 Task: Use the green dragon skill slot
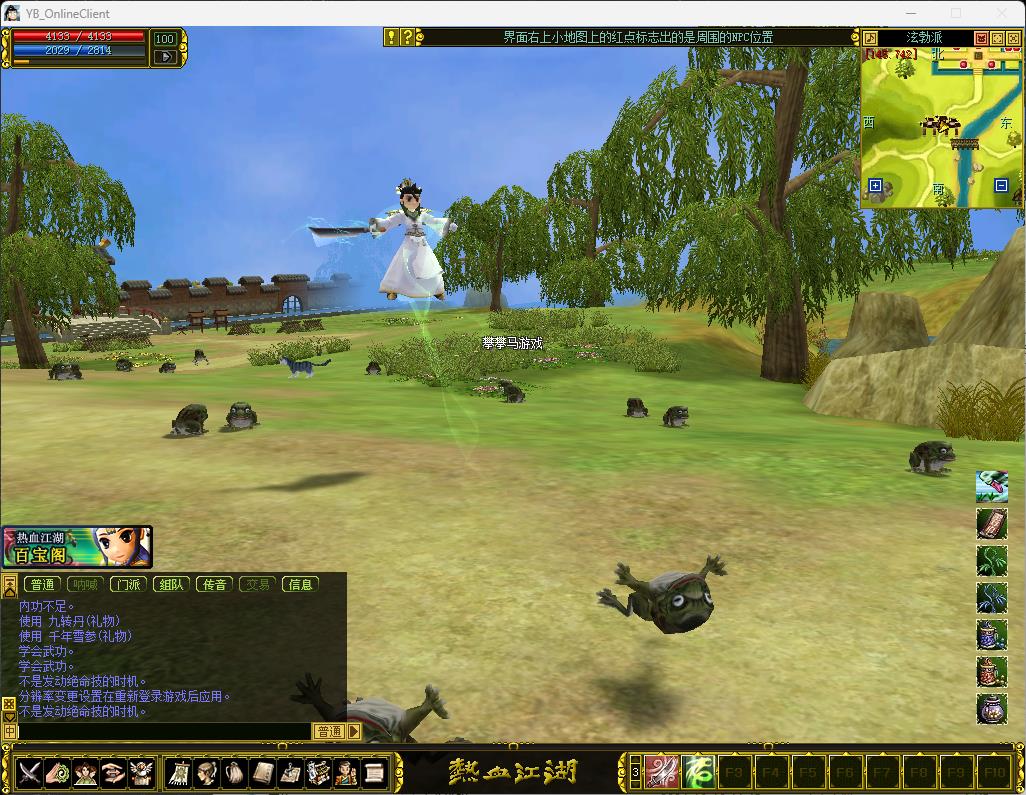pyautogui.click(x=697, y=772)
